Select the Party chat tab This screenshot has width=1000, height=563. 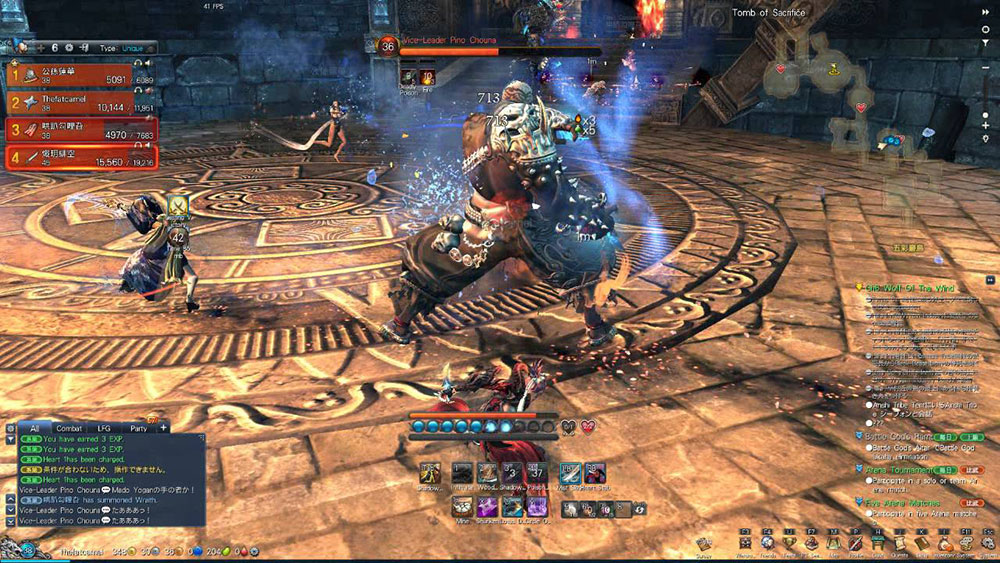138,428
